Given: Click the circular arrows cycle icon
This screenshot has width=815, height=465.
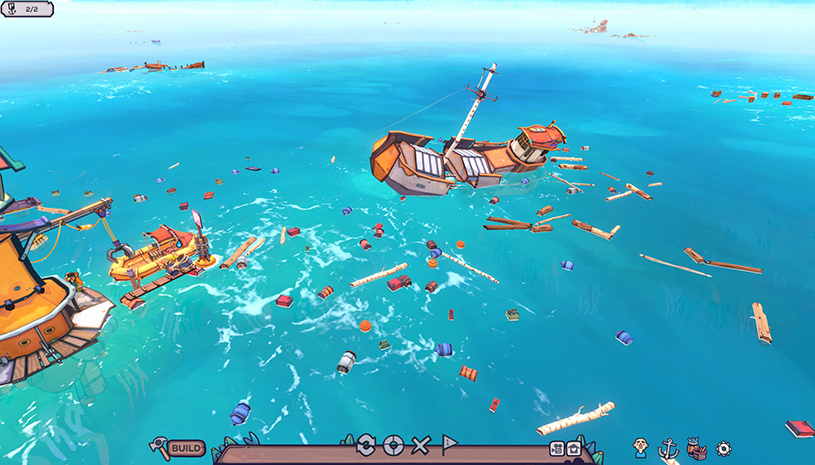Looking at the screenshot, I should tap(365, 445).
